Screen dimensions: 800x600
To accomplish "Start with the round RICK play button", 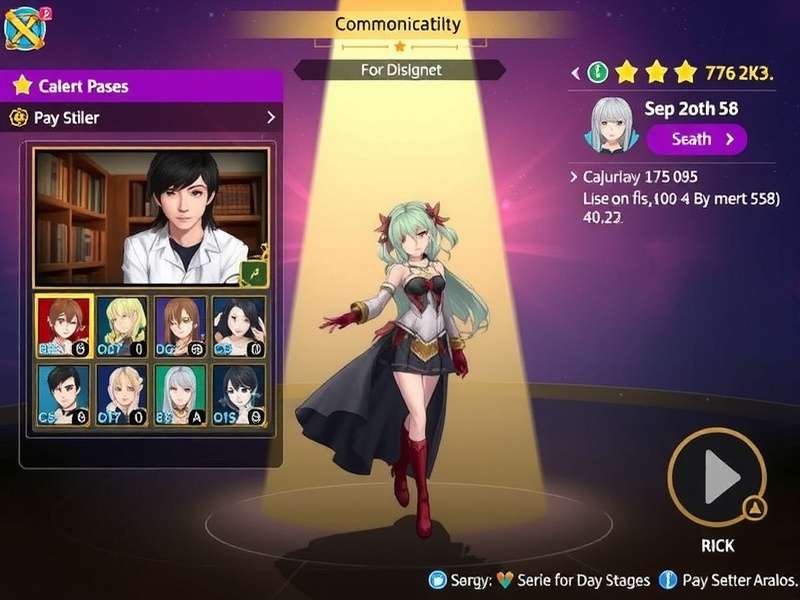I will coord(716,479).
